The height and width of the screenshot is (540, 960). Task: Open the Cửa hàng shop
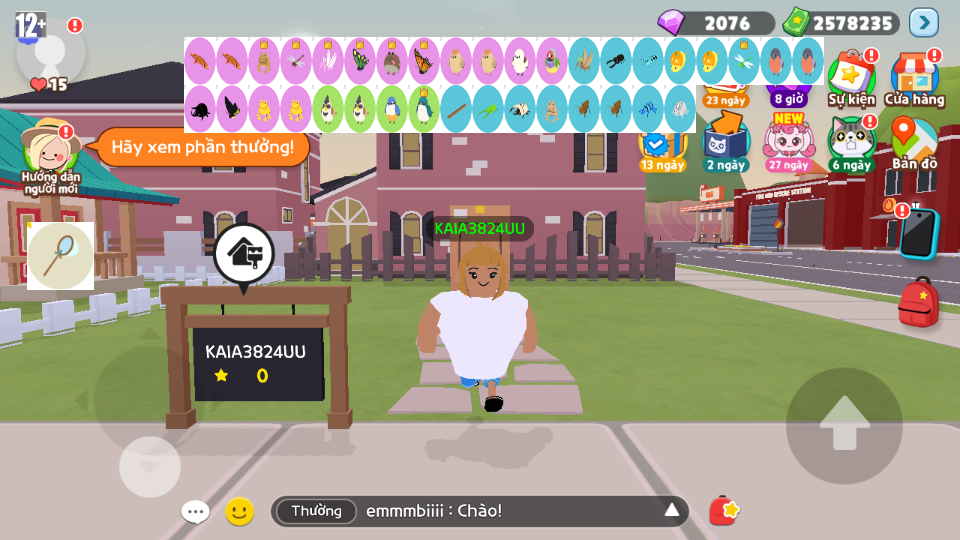pyautogui.click(x=914, y=79)
